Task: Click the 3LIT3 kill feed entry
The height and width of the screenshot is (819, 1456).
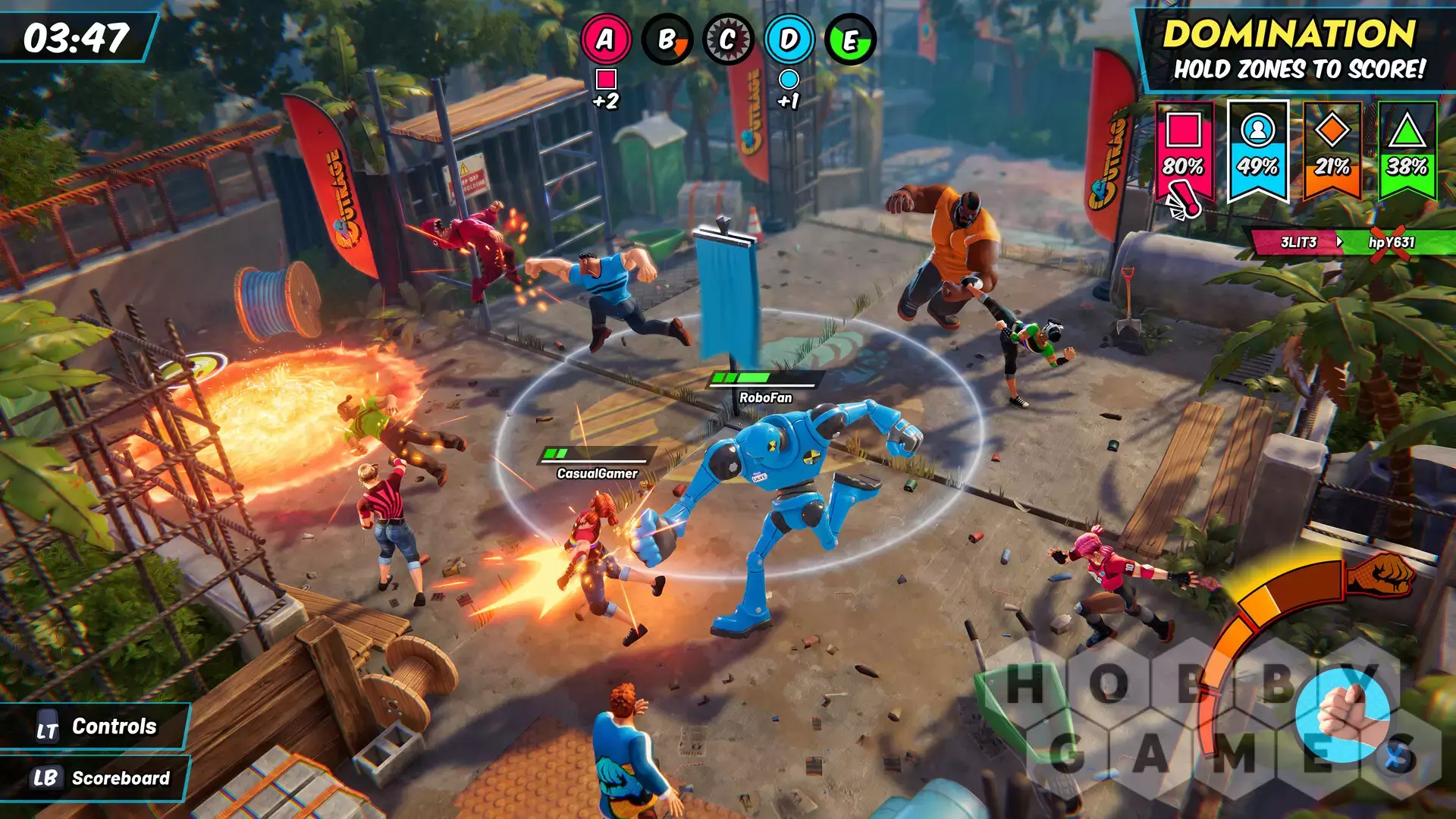Action: tap(1298, 242)
